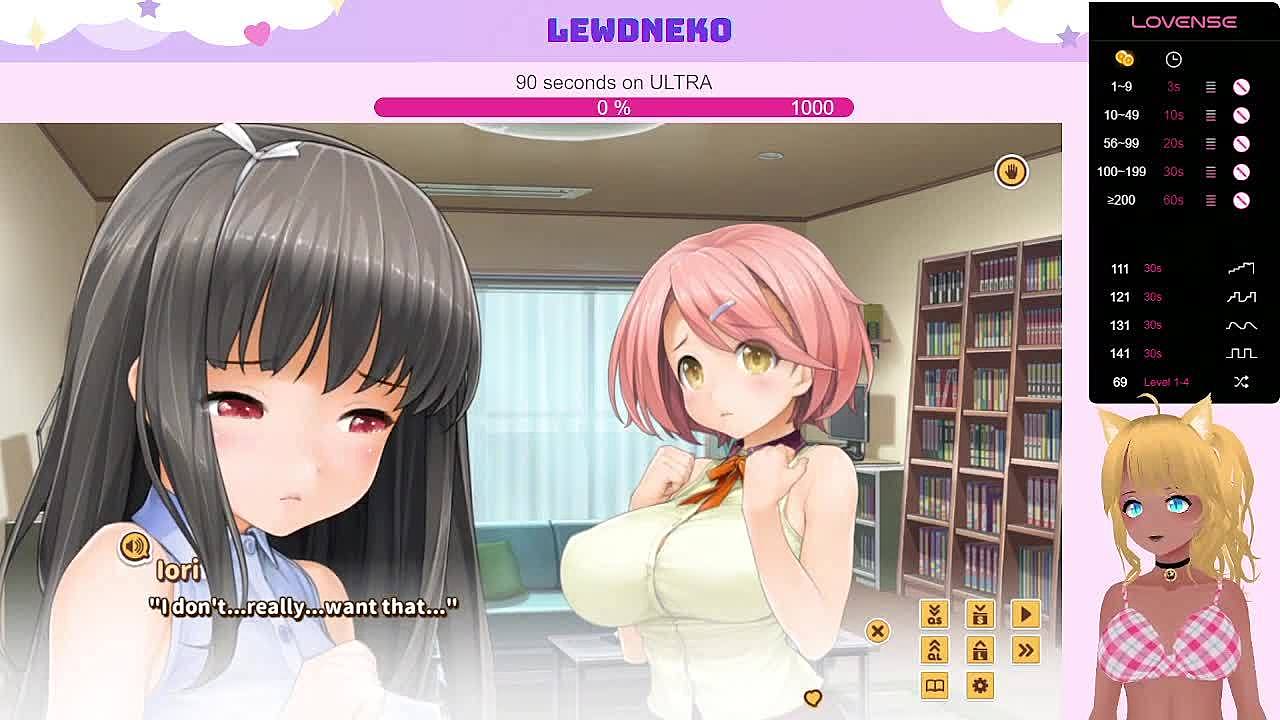Click the quick load QL button

[934, 650]
